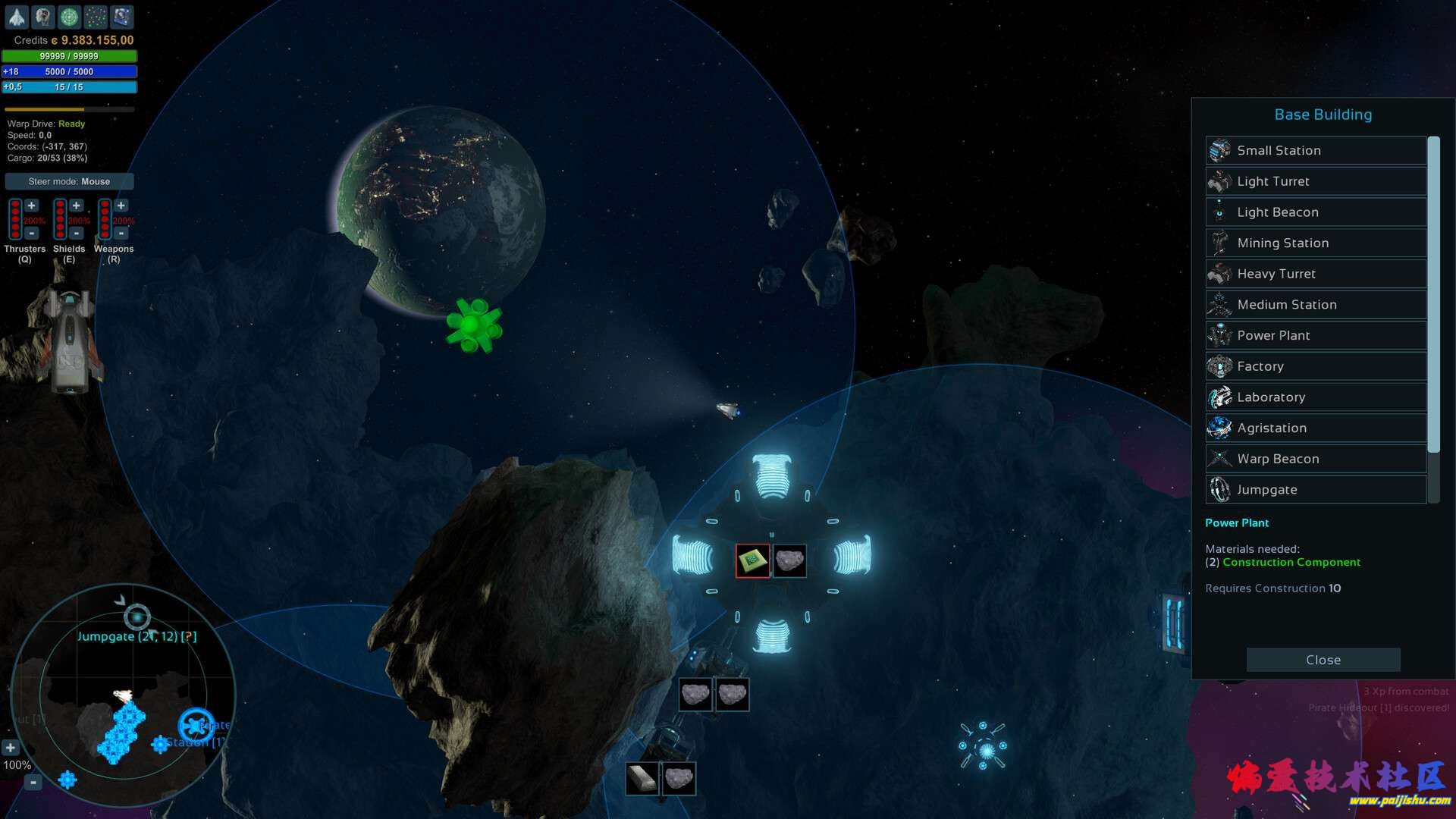Pick the Agristation building option

tap(1316, 428)
